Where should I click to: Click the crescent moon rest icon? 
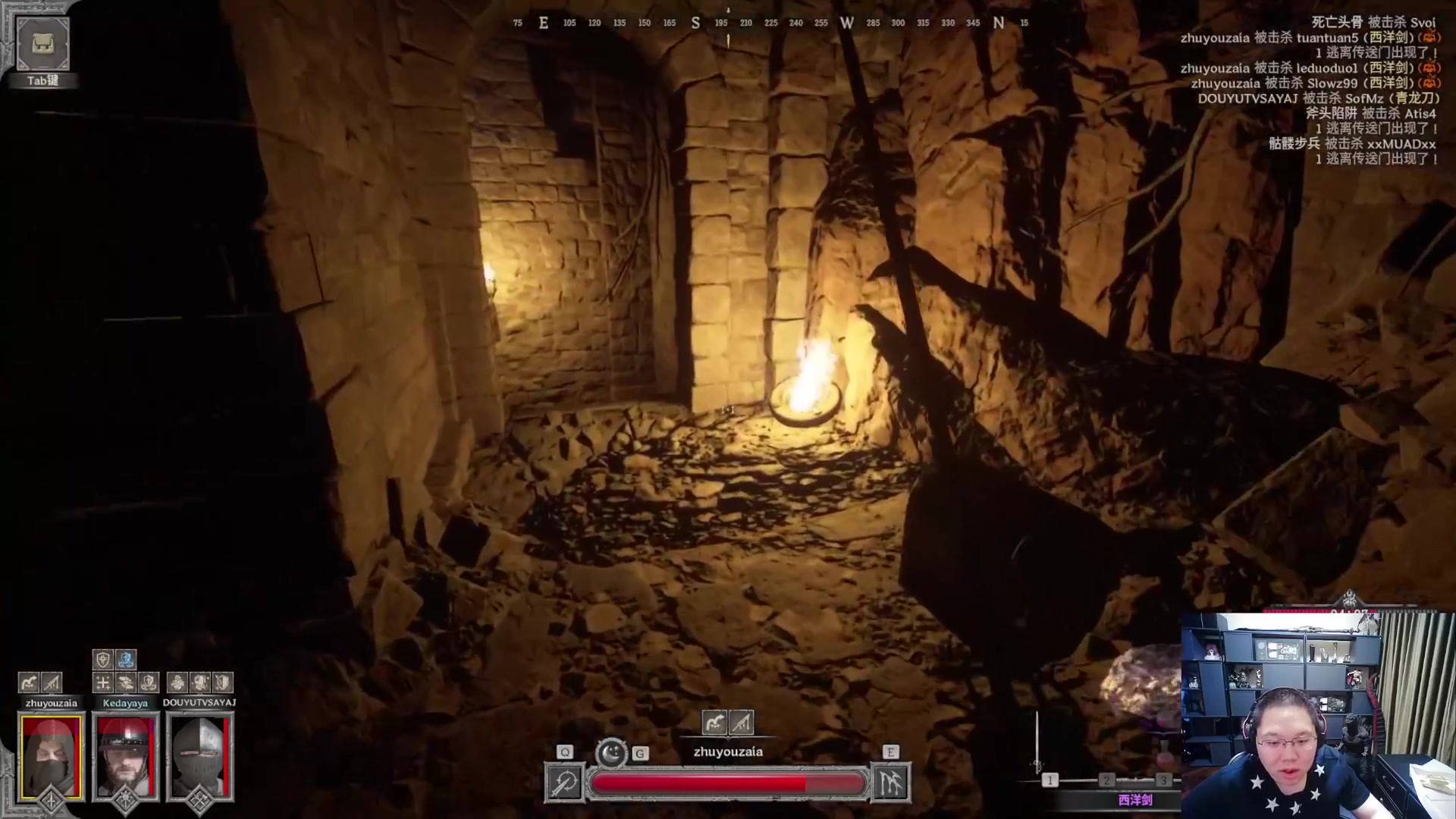611,753
